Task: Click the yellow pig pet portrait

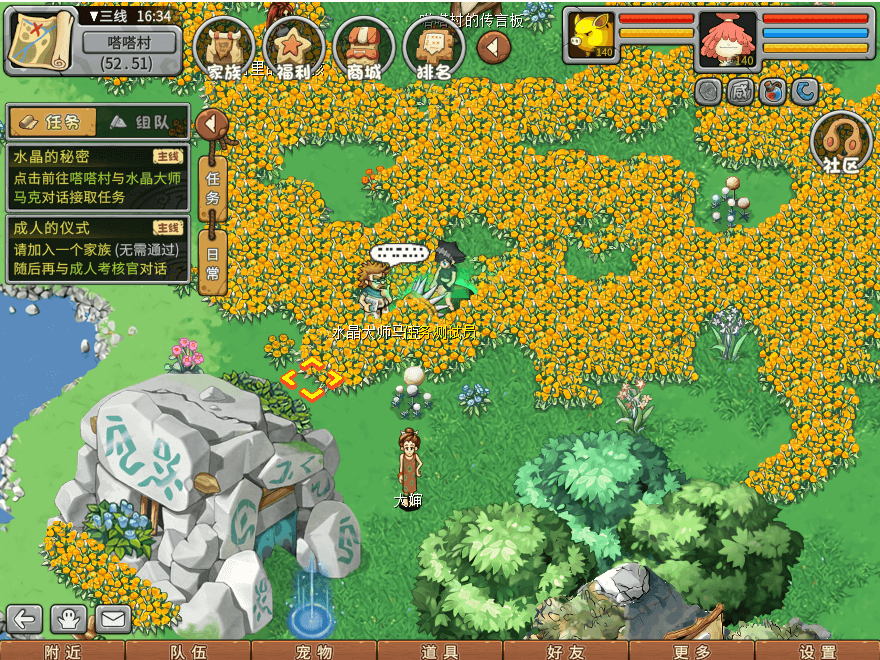Action: pyautogui.click(x=590, y=38)
